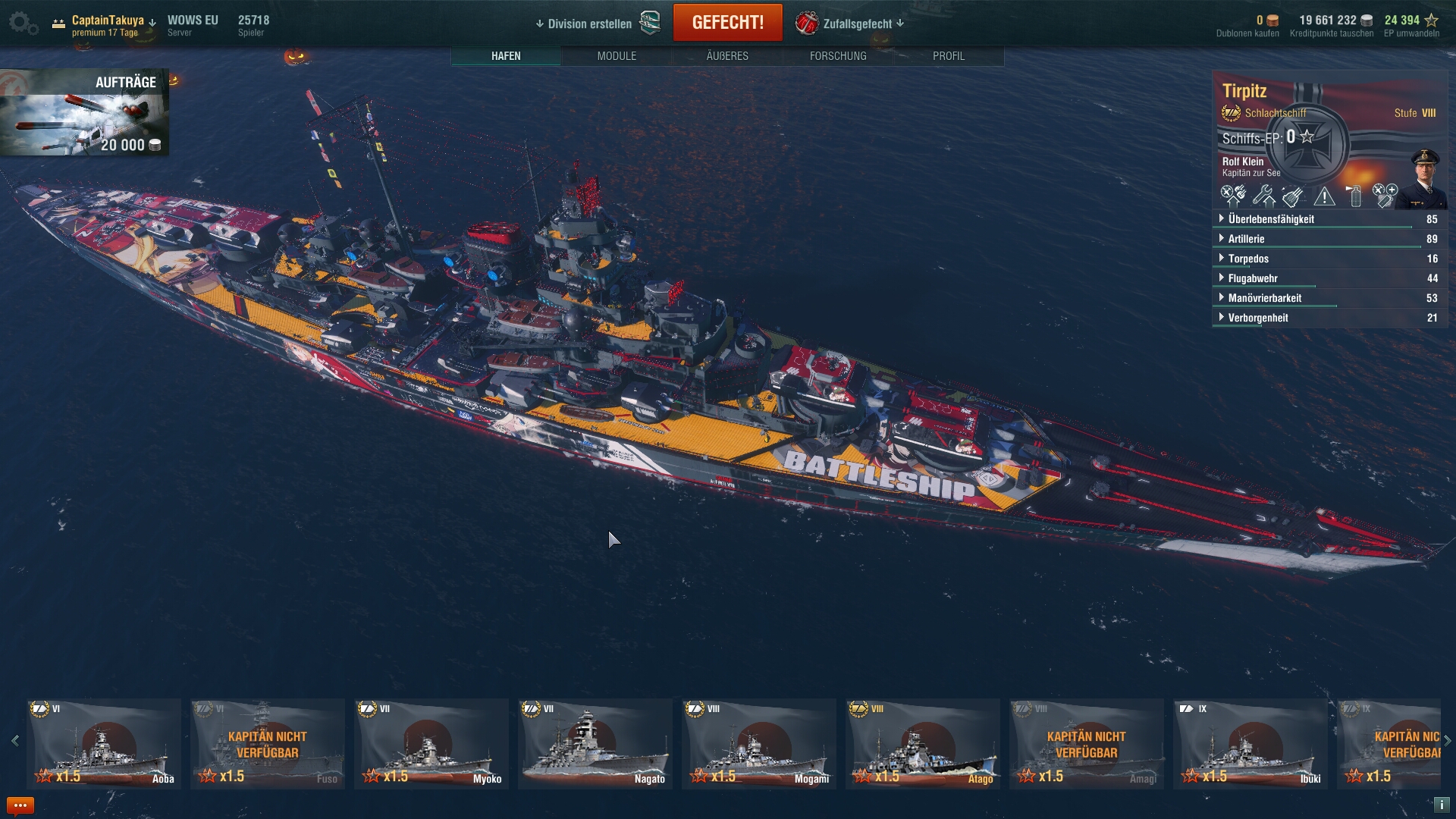Viewport: 1456px width, 819px height.
Task: Choose the Nagato ship card
Action: point(595,743)
